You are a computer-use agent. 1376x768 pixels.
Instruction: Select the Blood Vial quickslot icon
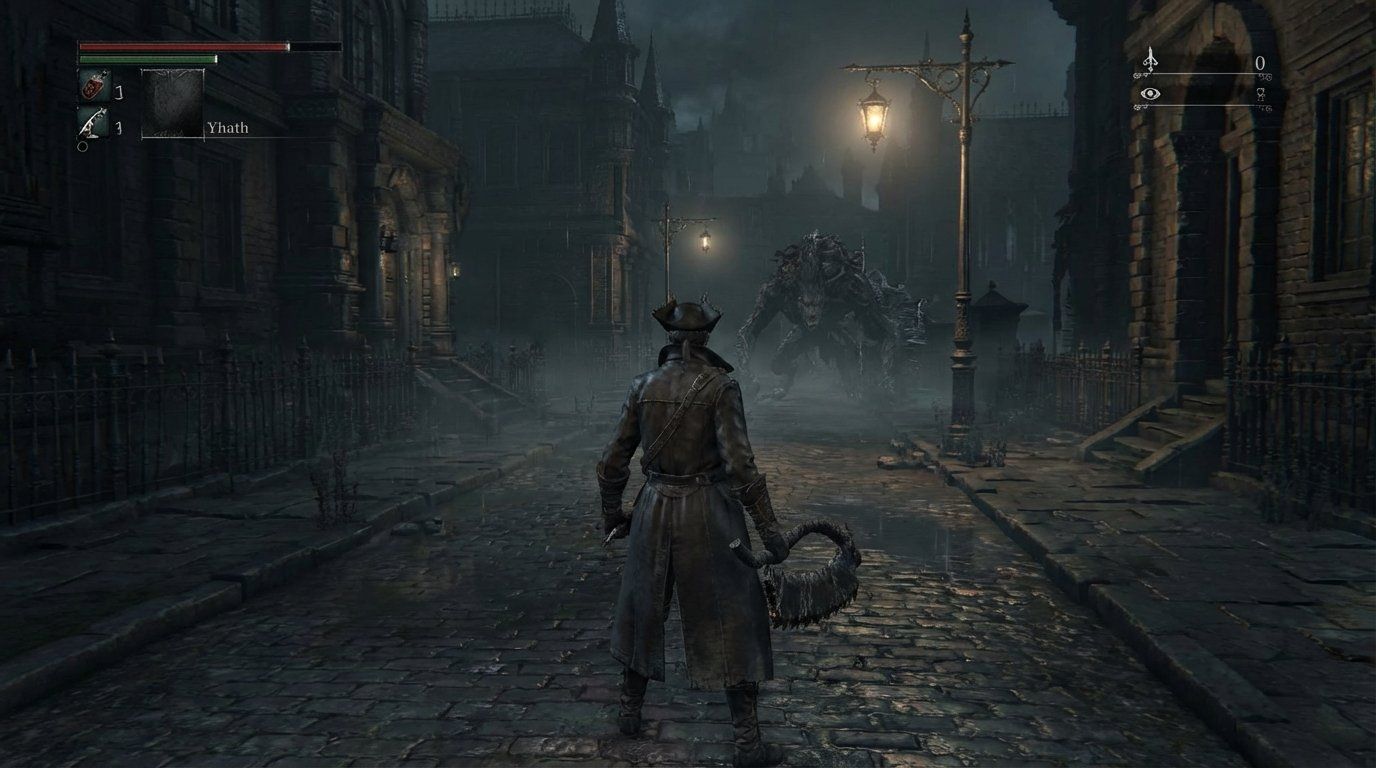click(x=95, y=86)
